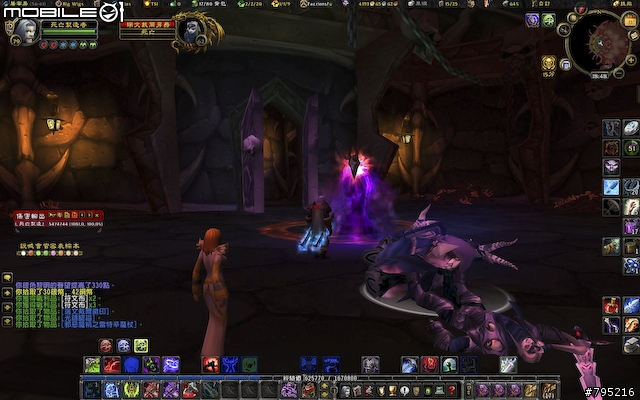The height and width of the screenshot is (400, 640).
Task: Activate the red ability icon on action bar
Action: pyautogui.click(x=210, y=365)
